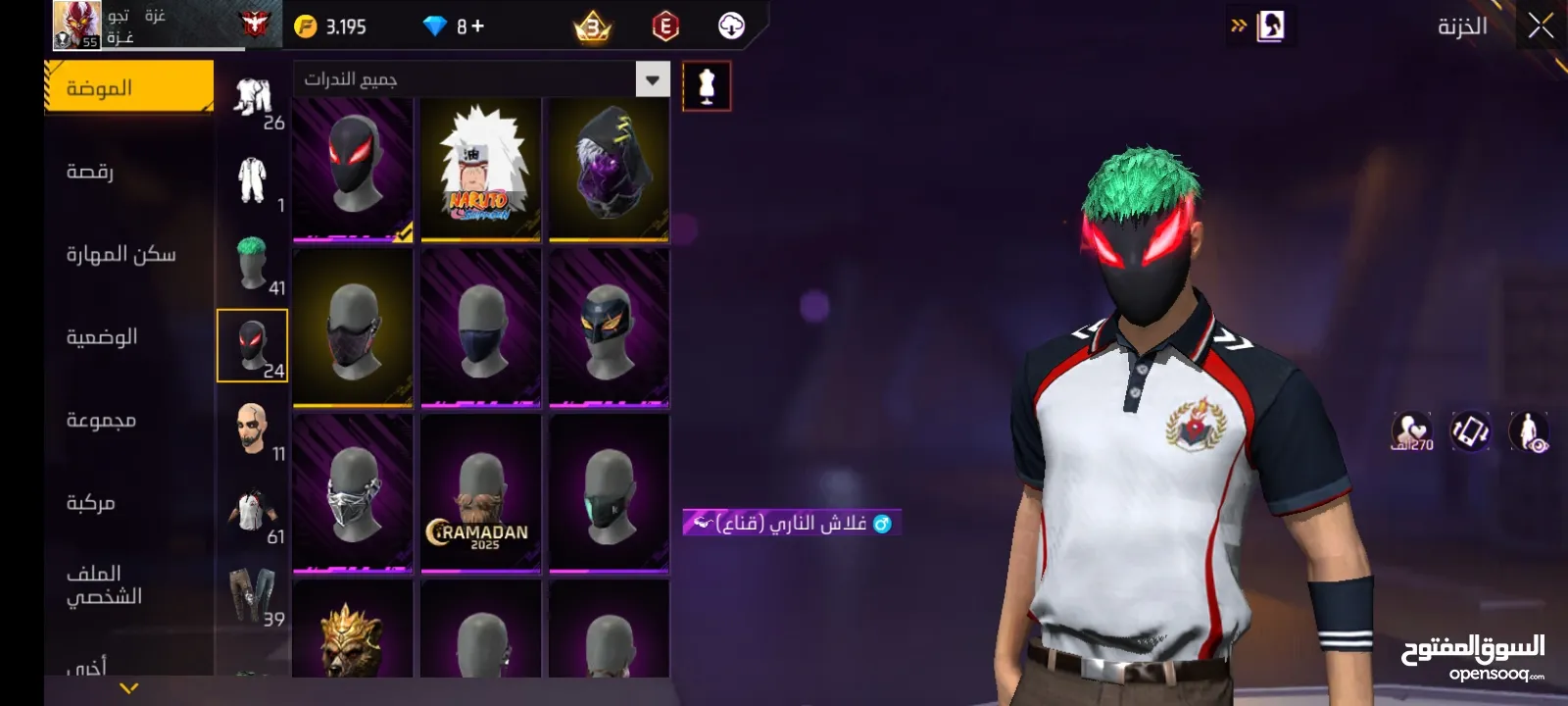Viewport: 1568px width, 706px height.
Task: Expand the top-left panel with double arrows
Action: [1240, 25]
